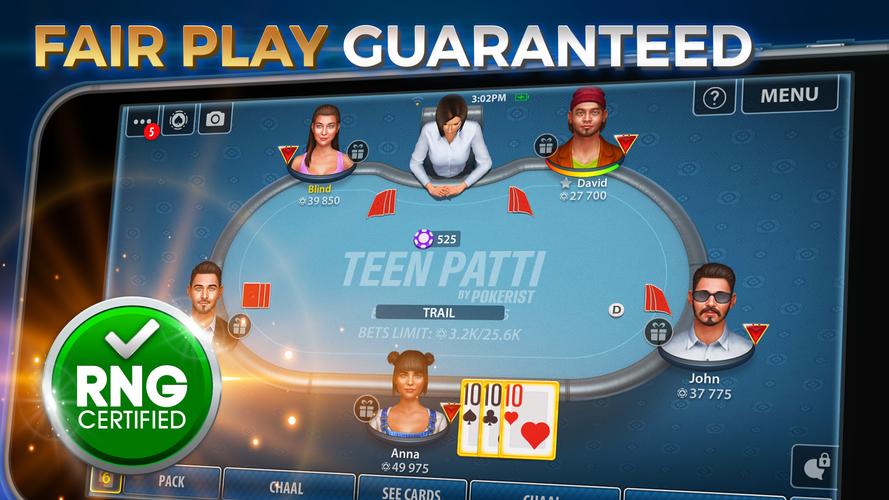
Task: Take a screenshot with the camera icon
Action: [214, 119]
